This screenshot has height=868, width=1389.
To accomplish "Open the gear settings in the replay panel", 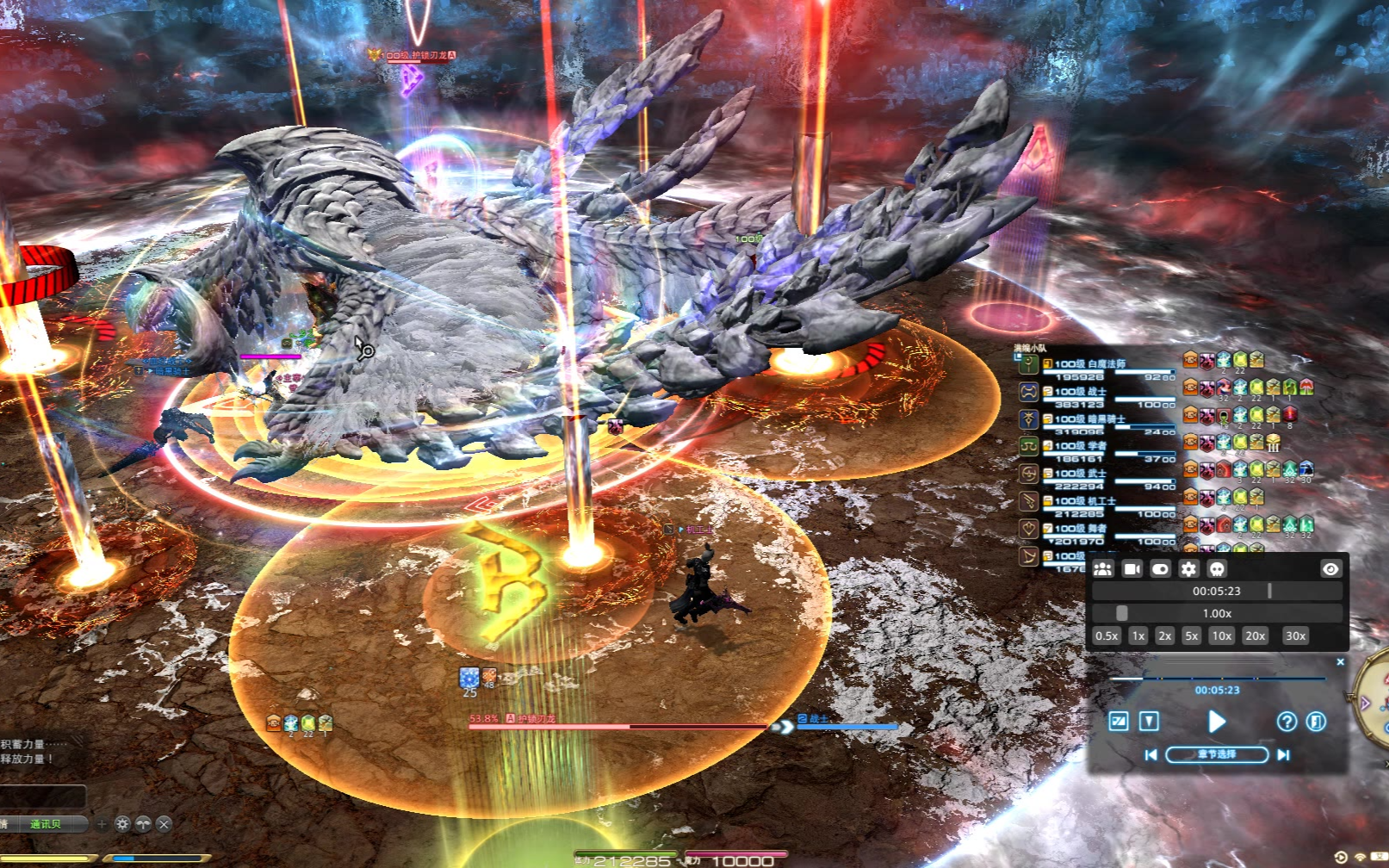I will [x=1188, y=568].
